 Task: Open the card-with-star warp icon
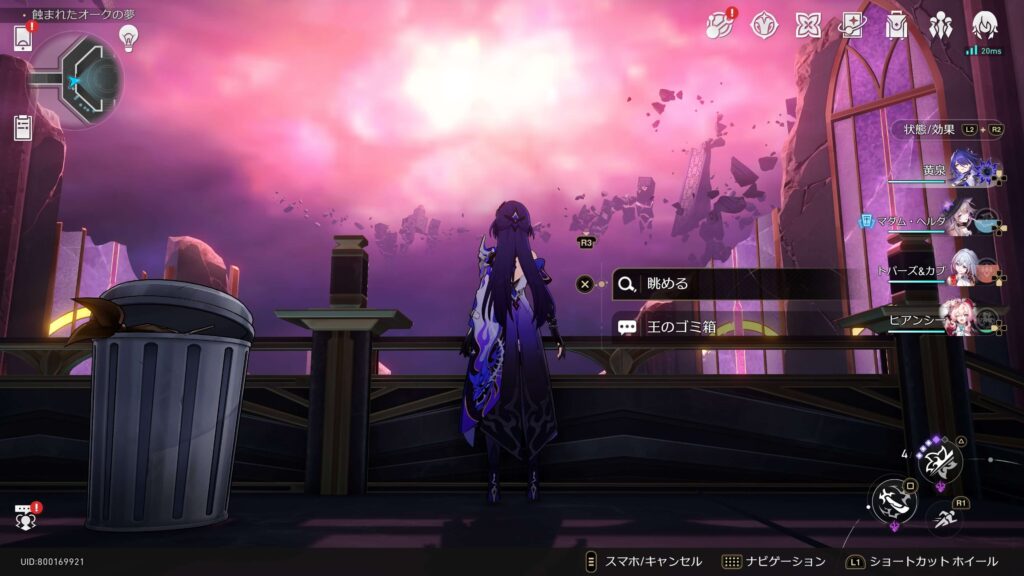click(x=853, y=25)
